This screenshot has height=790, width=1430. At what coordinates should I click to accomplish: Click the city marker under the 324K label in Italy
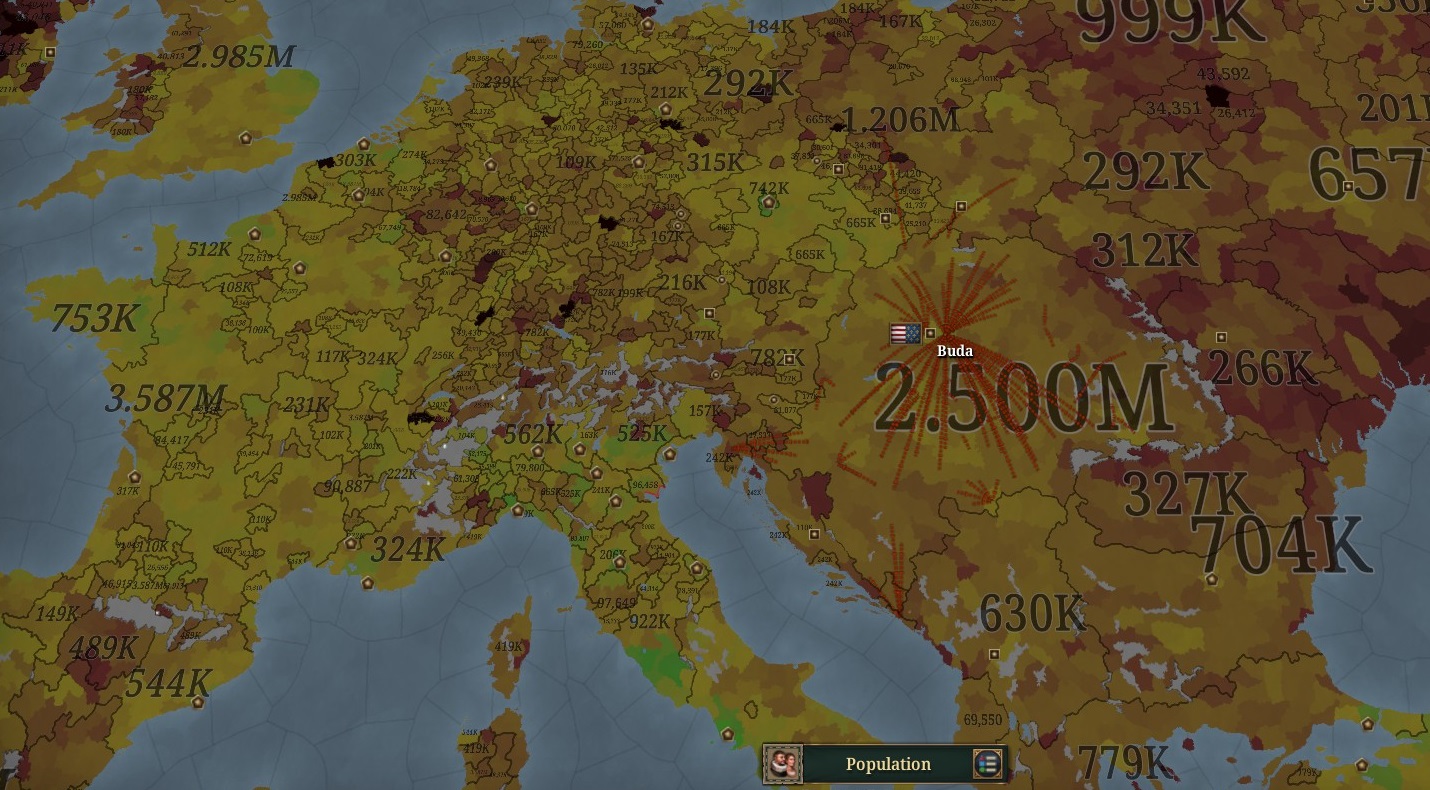point(368,583)
